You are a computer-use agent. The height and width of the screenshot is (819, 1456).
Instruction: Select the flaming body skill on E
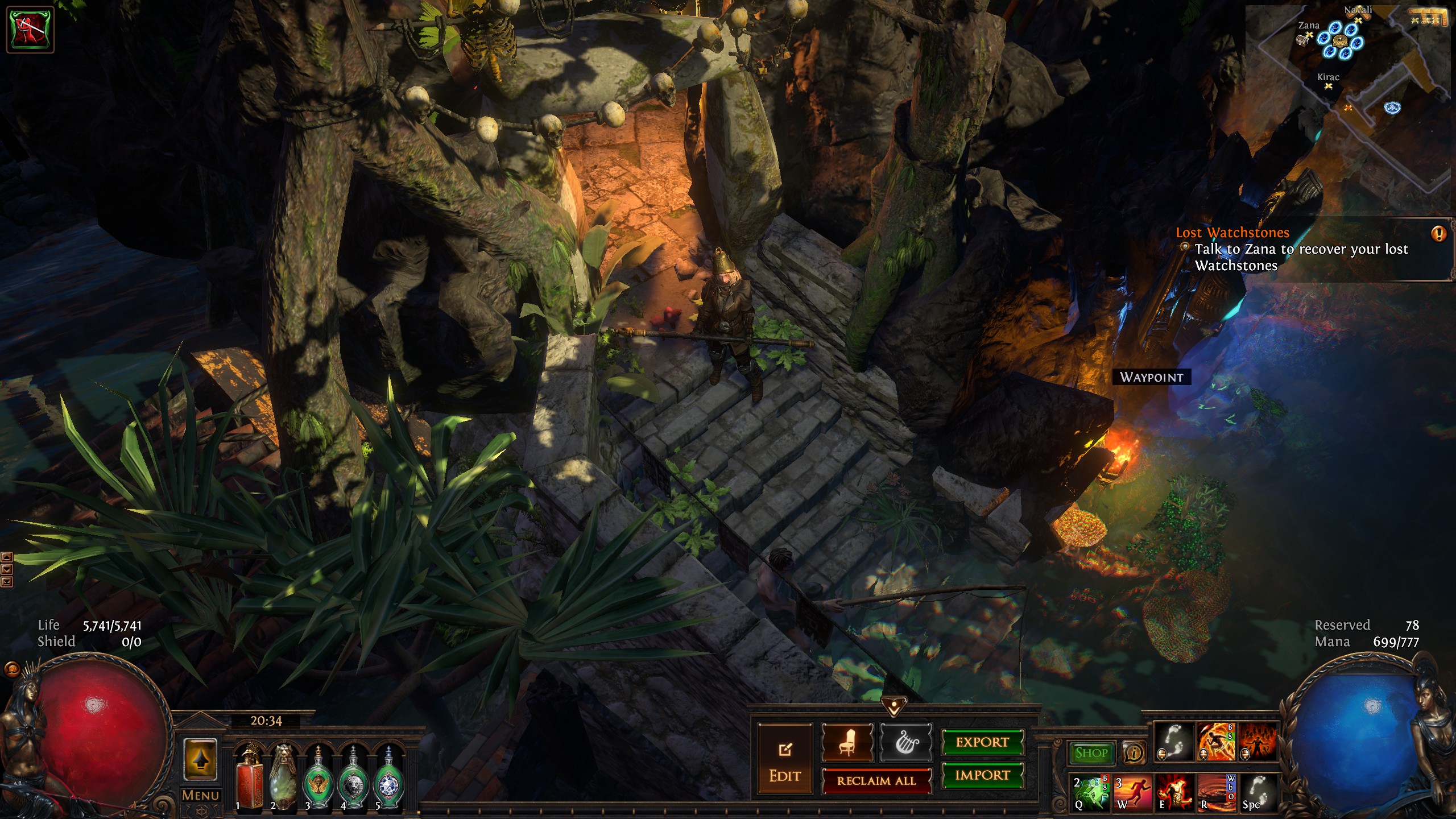tap(1174, 792)
